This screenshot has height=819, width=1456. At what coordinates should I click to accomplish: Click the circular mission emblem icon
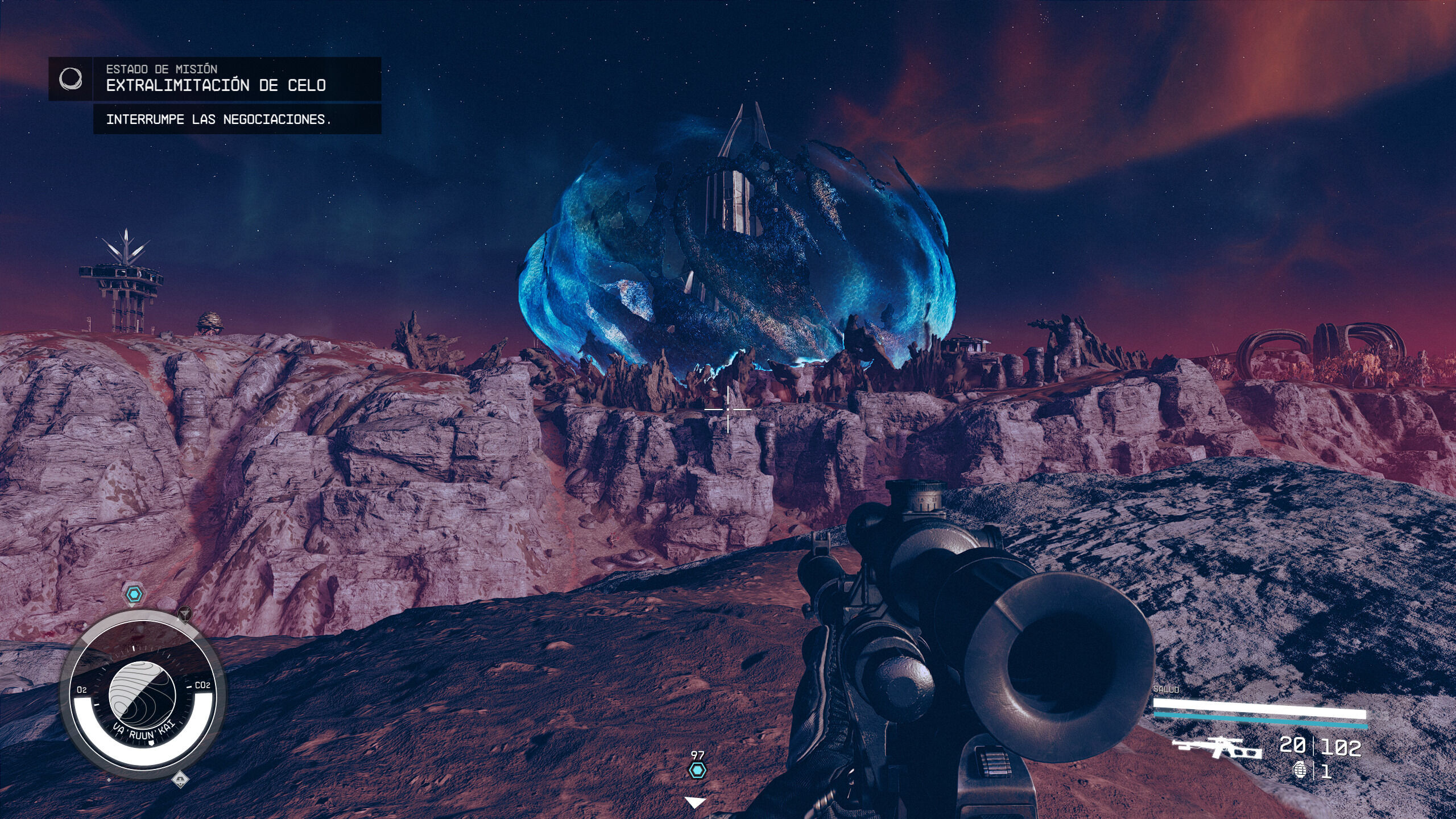pyautogui.click(x=71, y=79)
